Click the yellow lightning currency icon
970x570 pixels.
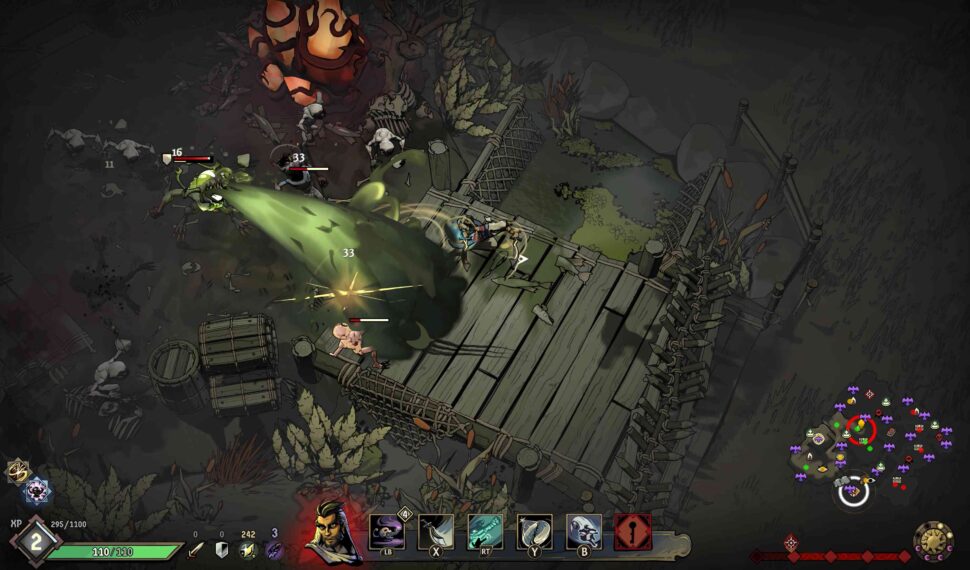(x=248, y=549)
